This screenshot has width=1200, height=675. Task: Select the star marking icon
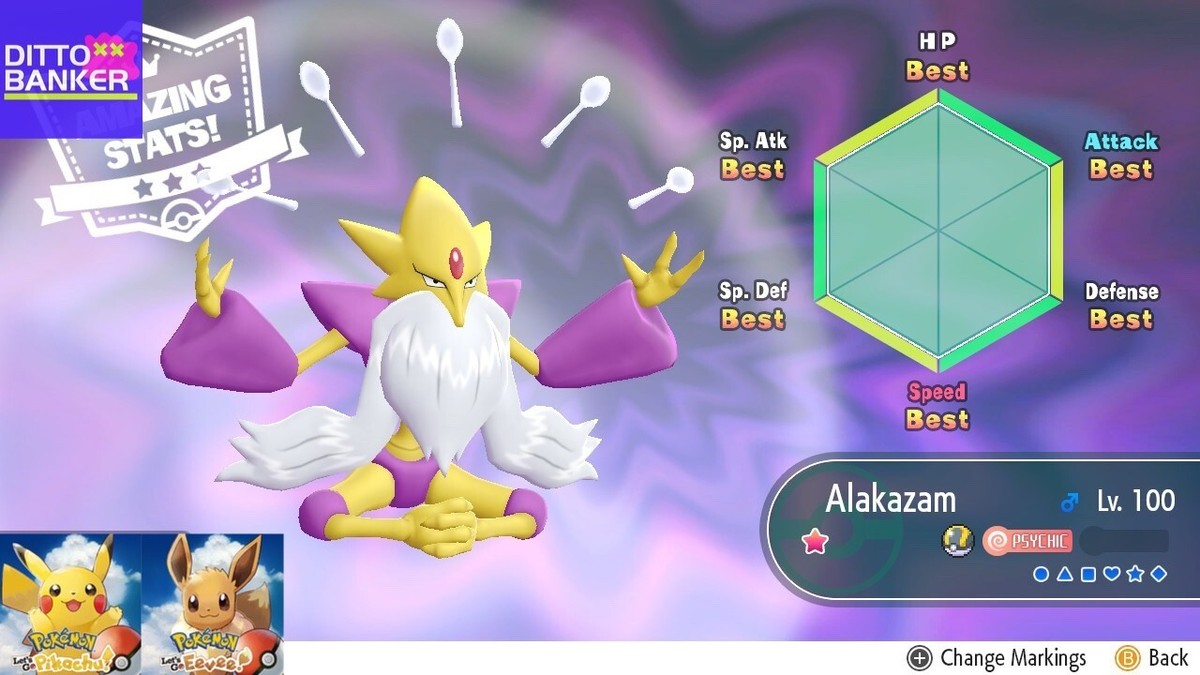coord(1134,574)
